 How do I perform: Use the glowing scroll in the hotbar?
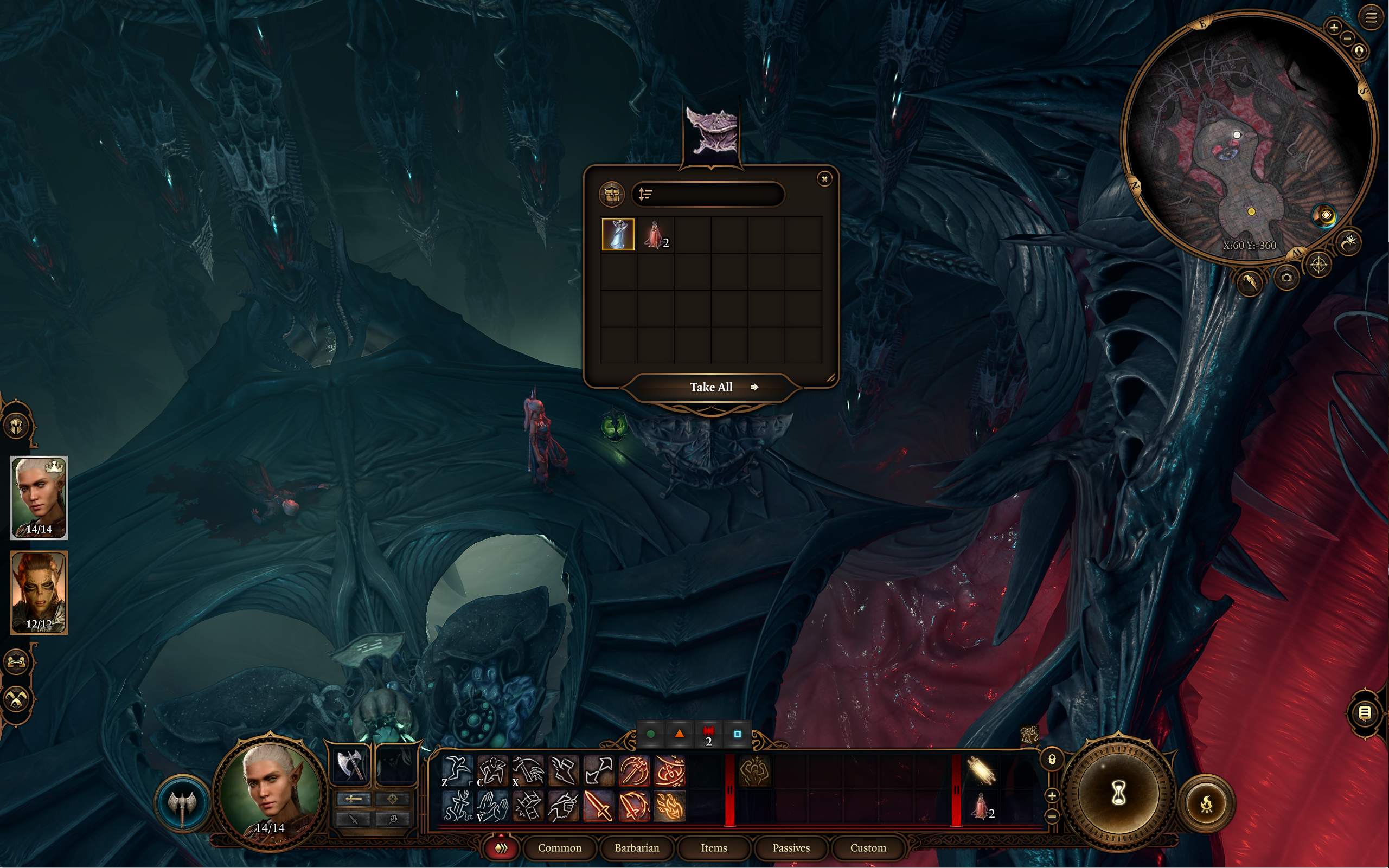click(x=981, y=770)
